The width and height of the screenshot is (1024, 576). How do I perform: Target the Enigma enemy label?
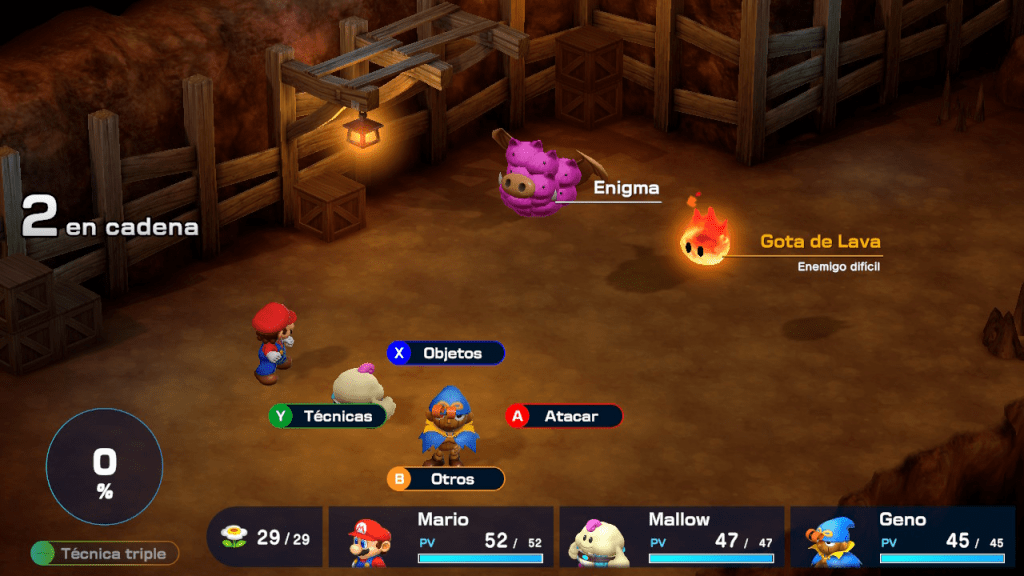(x=626, y=188)
